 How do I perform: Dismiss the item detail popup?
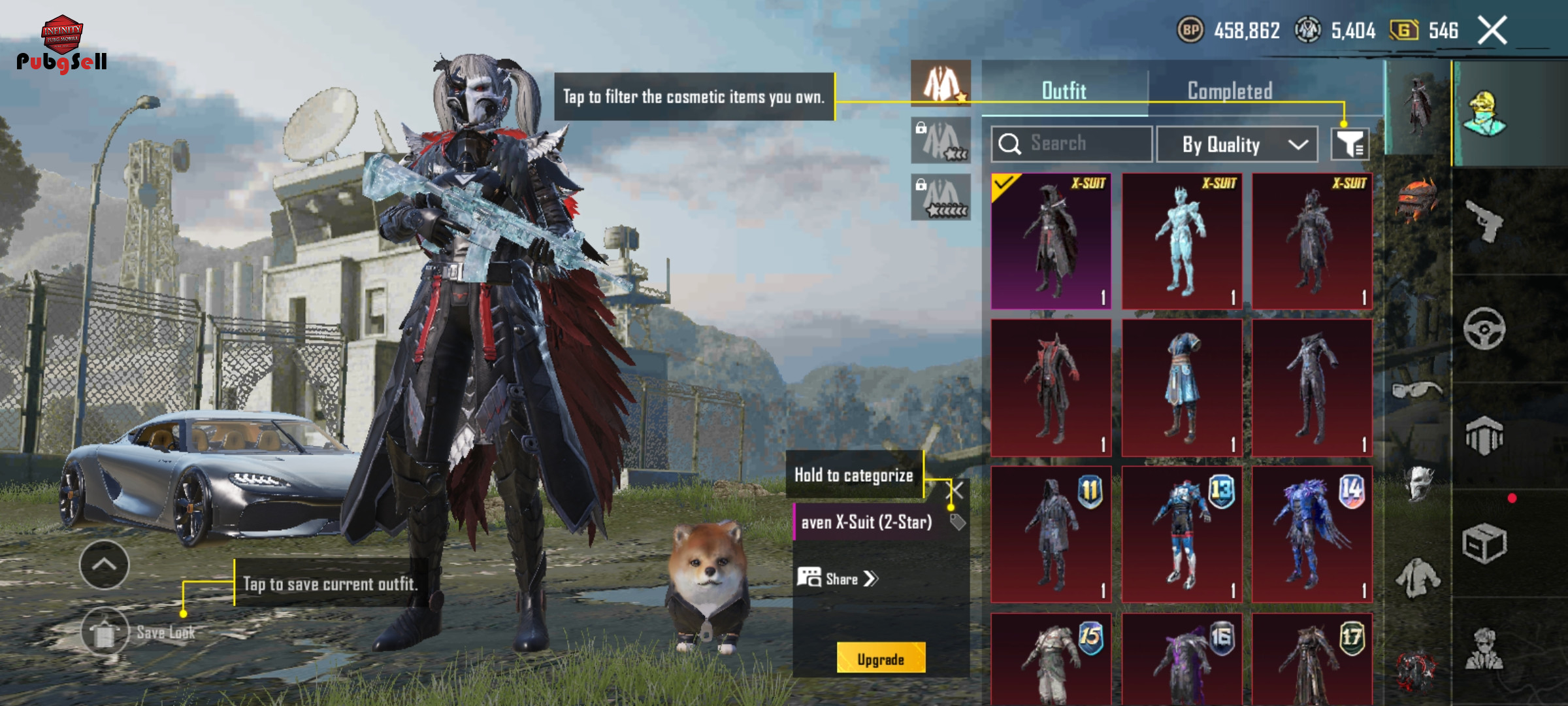(x=956, y=490)
